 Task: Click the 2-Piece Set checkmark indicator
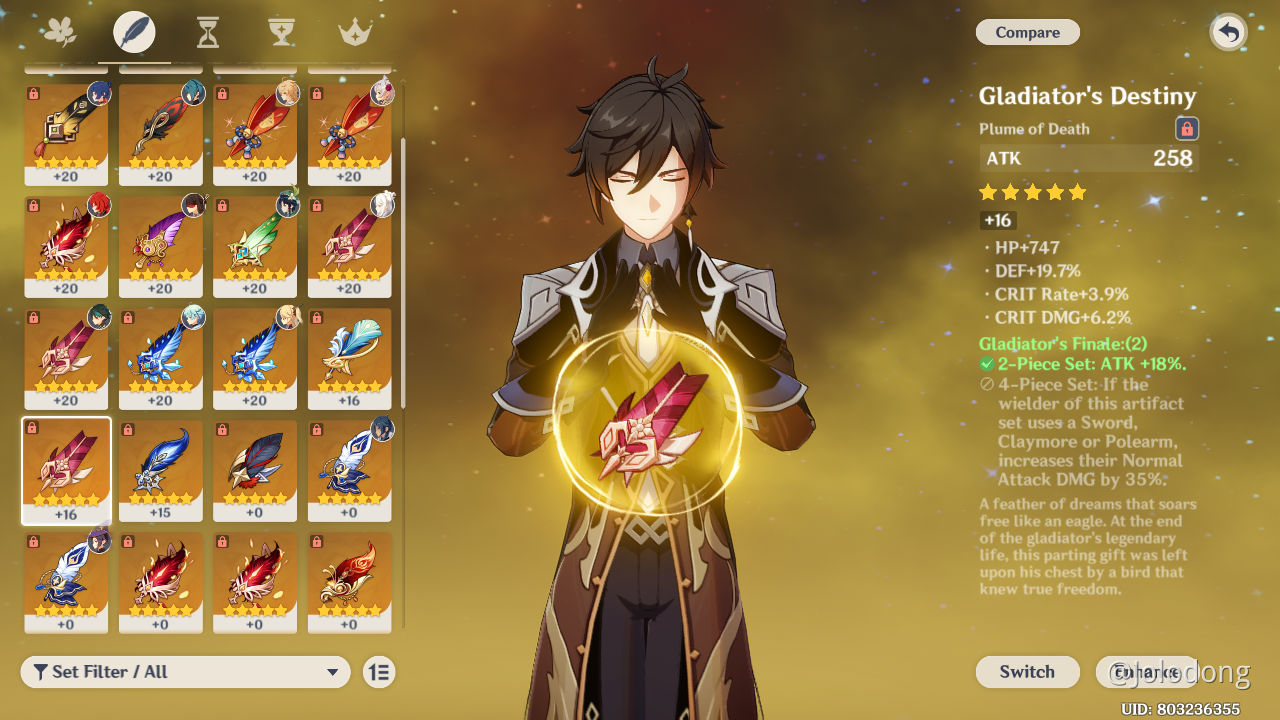point(985,364)
